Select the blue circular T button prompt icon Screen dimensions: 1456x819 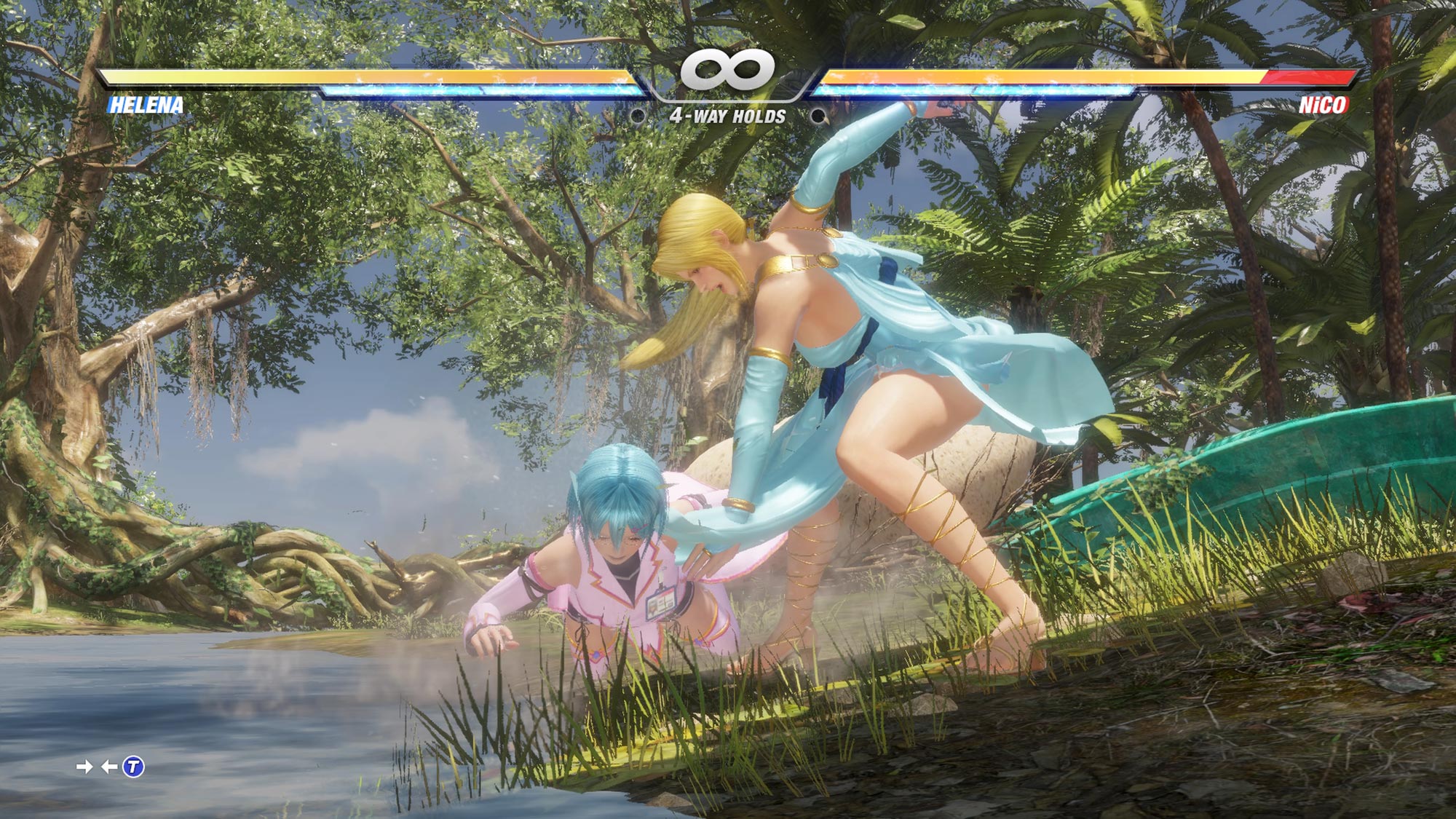[x=133, y=766]
